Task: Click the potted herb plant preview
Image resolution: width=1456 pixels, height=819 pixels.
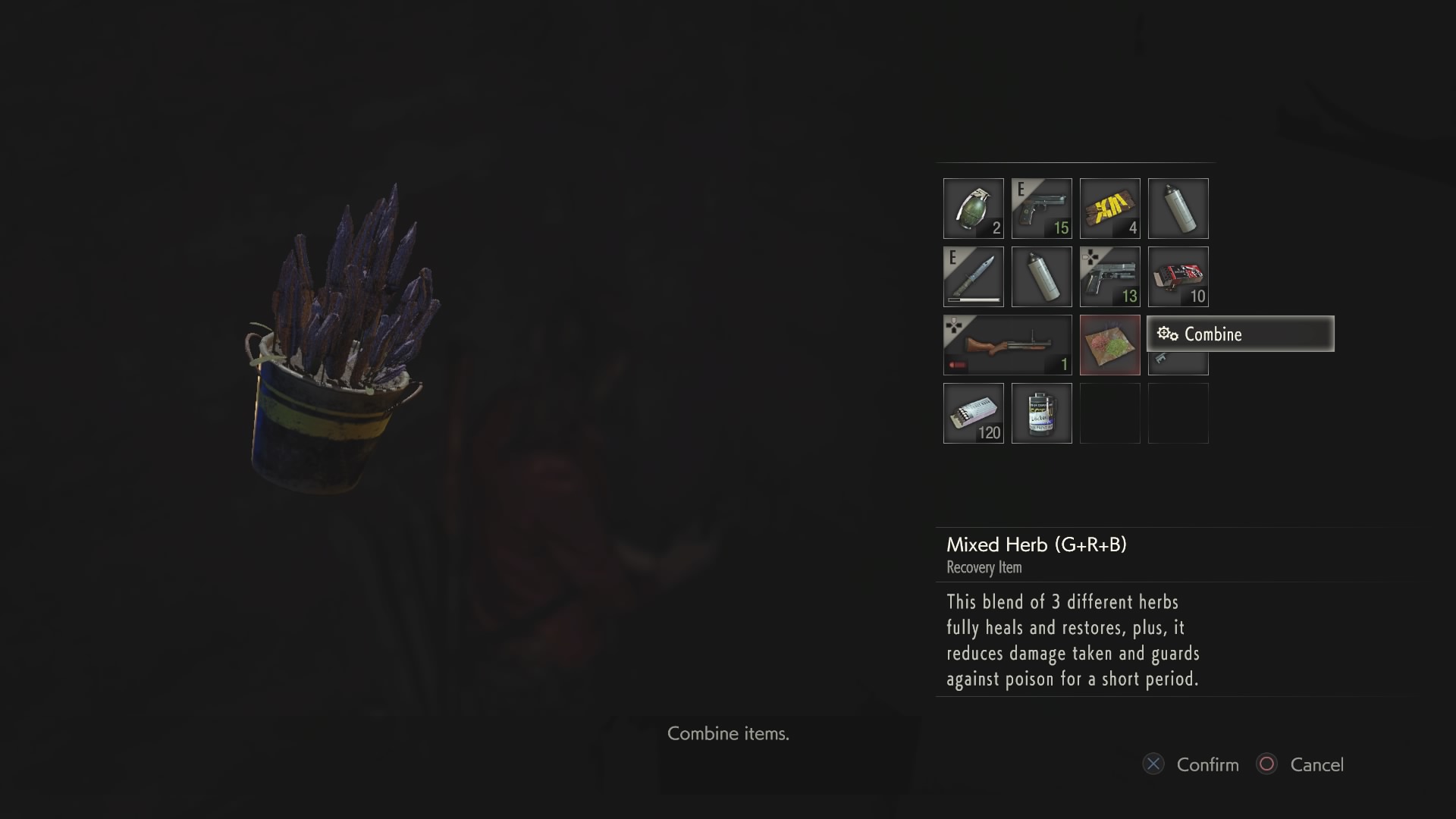Action: [334, 326]
